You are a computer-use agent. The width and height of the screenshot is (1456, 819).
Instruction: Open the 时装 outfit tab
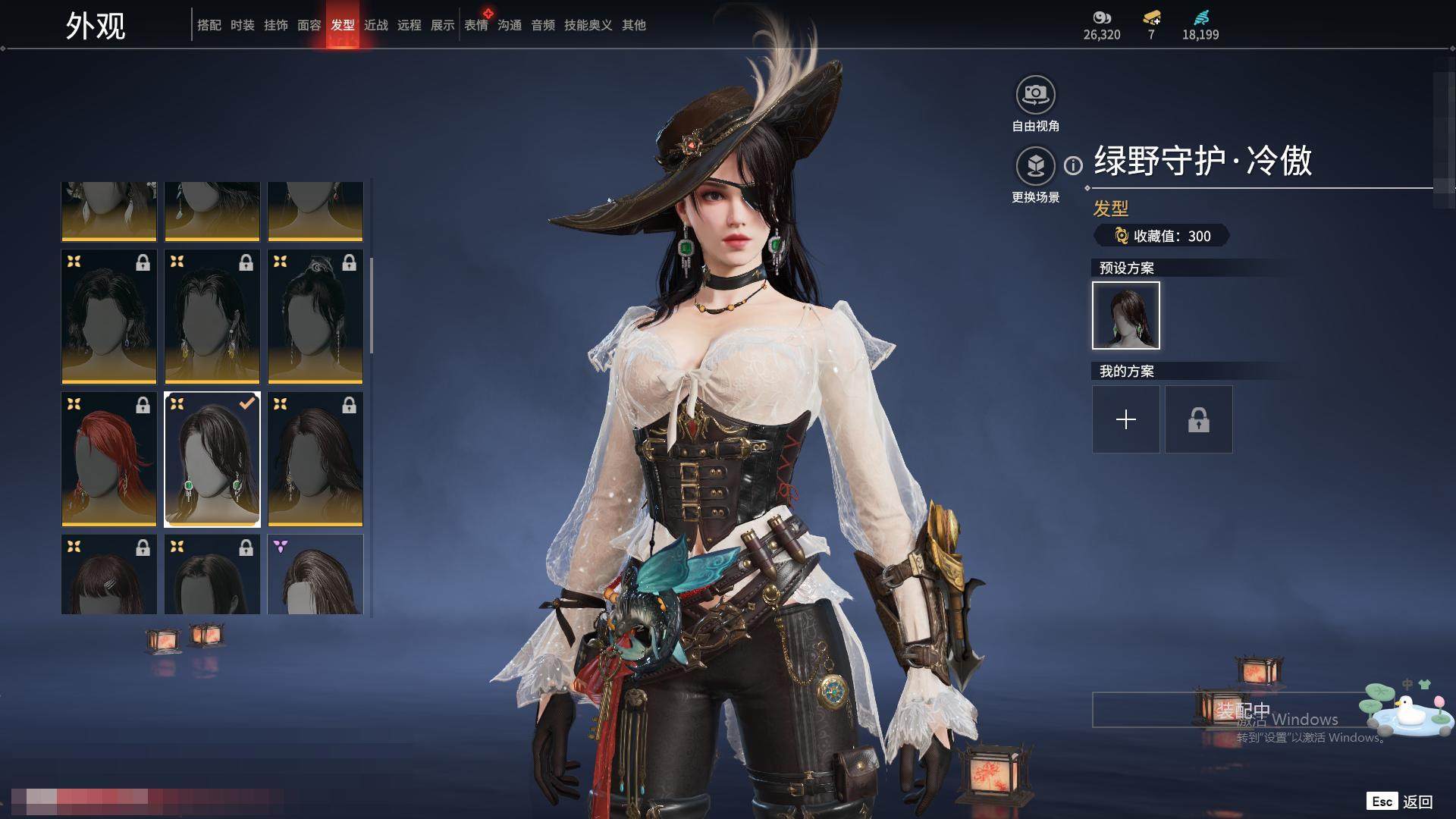243,25
